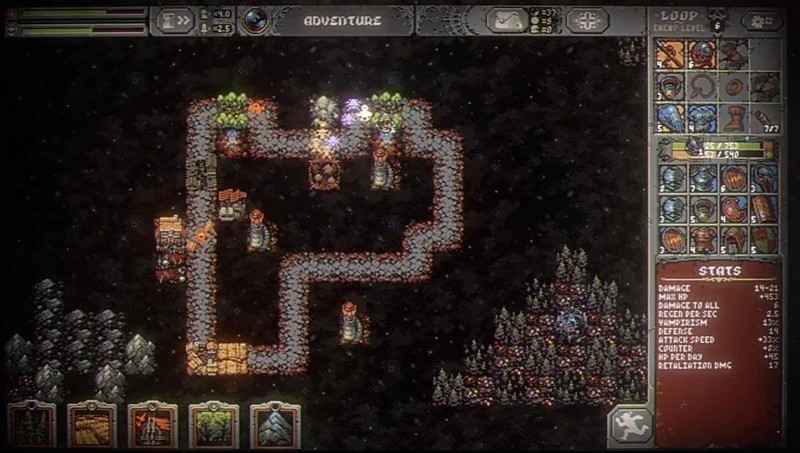The height and width of the screenshot is (453, 800).
Task: Select the equipped blue shield slot
Action: pos(671,119)
